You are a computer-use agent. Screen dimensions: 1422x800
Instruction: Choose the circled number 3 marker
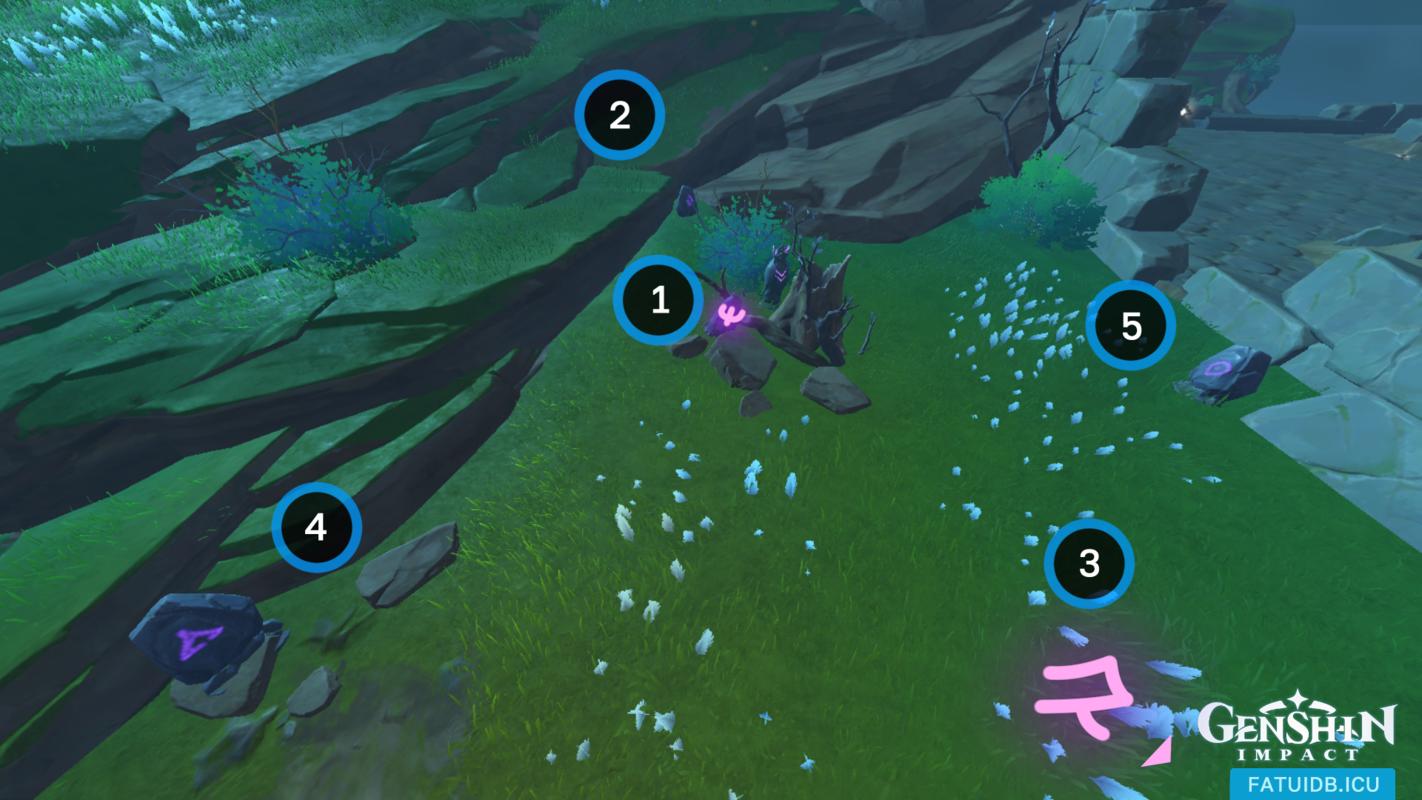pyautogui.click(x=1089, y=563)
